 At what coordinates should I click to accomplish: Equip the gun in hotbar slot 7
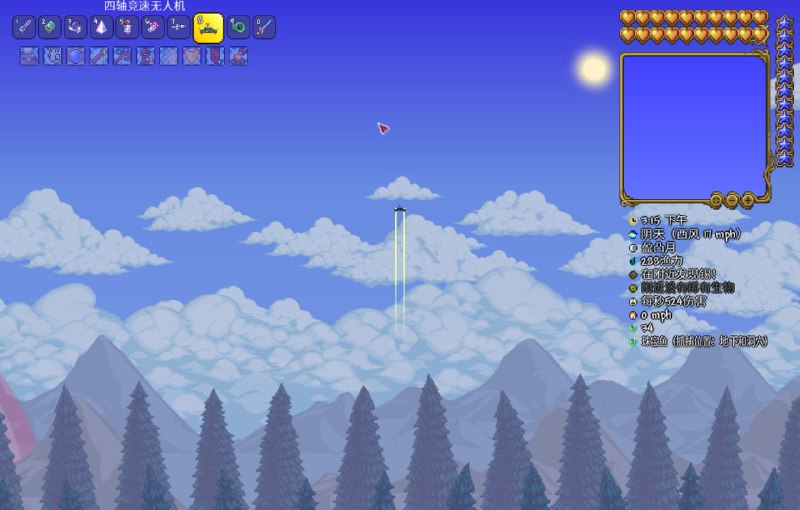[179, 27]
